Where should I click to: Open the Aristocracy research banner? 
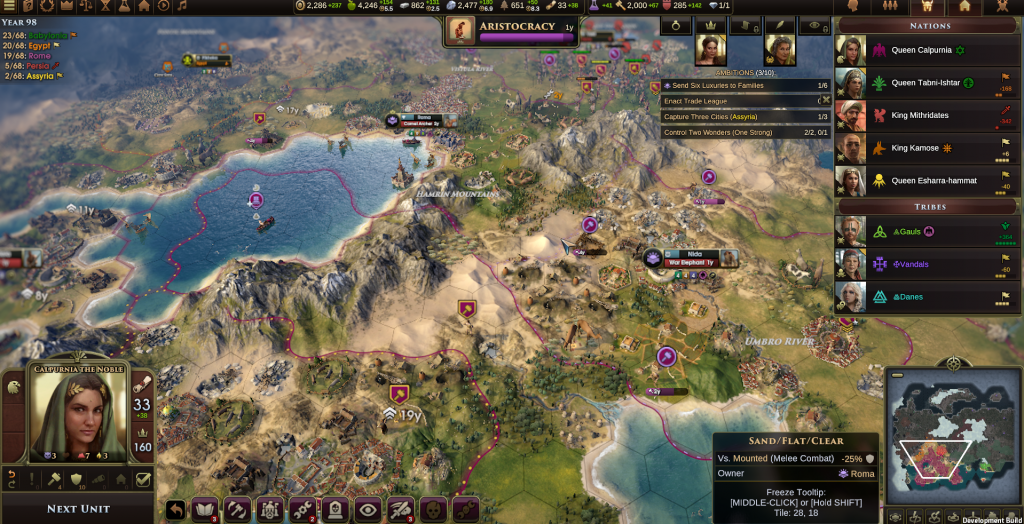click(x=513, y=30)
